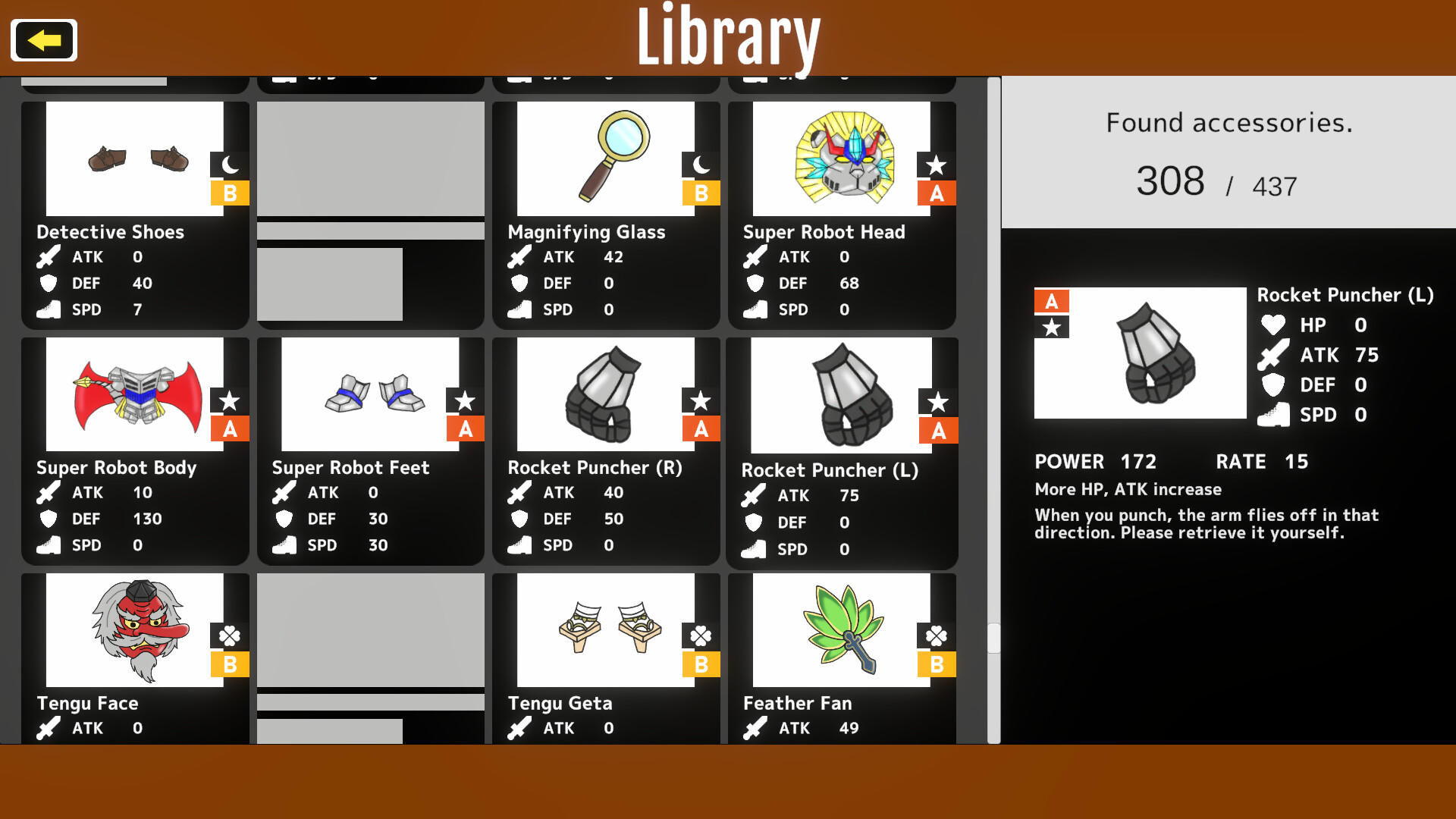Toggle the star badge on Super Robot Feet

466,400
